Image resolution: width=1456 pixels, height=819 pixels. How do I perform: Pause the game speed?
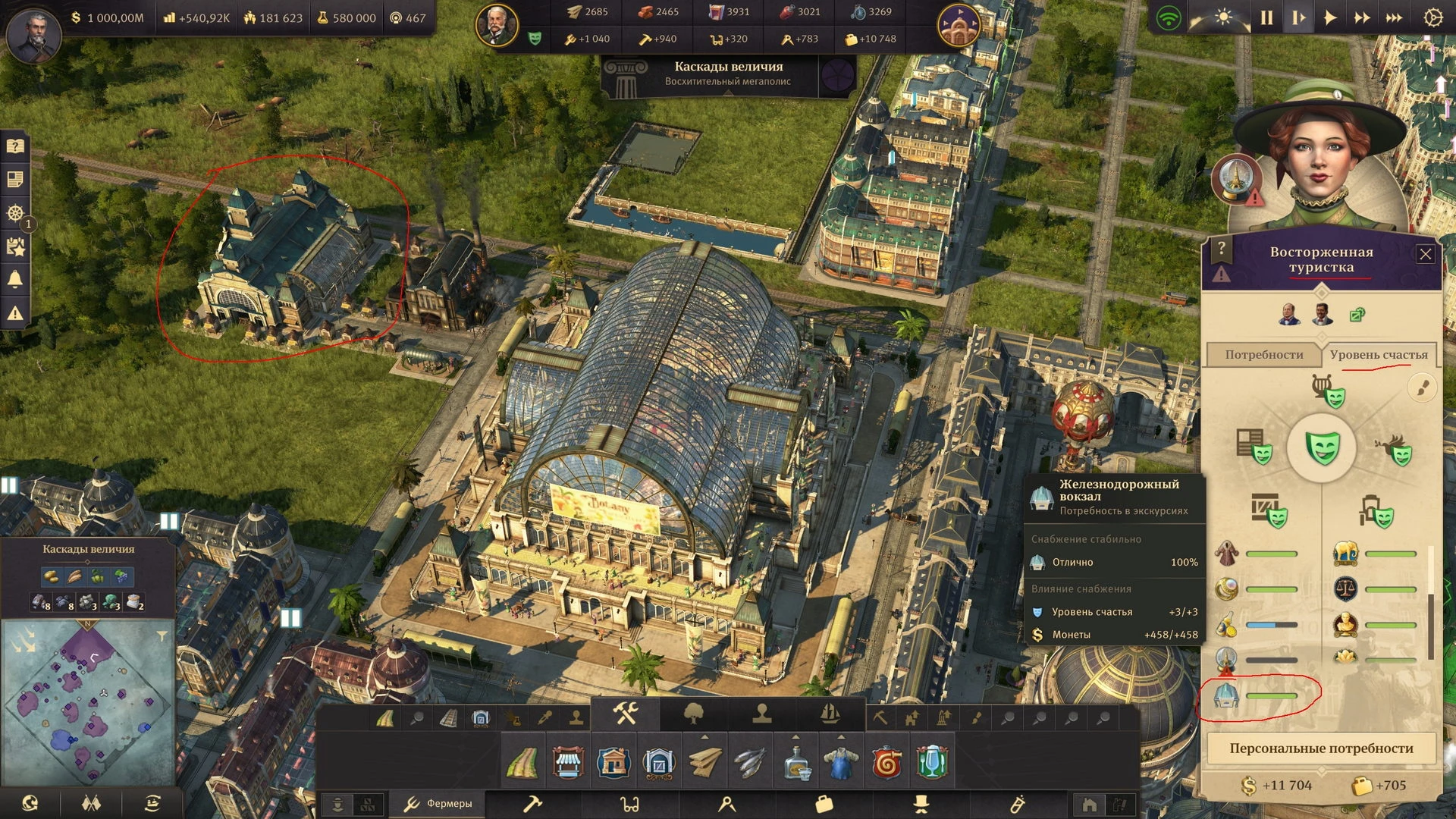point(1266,17)
